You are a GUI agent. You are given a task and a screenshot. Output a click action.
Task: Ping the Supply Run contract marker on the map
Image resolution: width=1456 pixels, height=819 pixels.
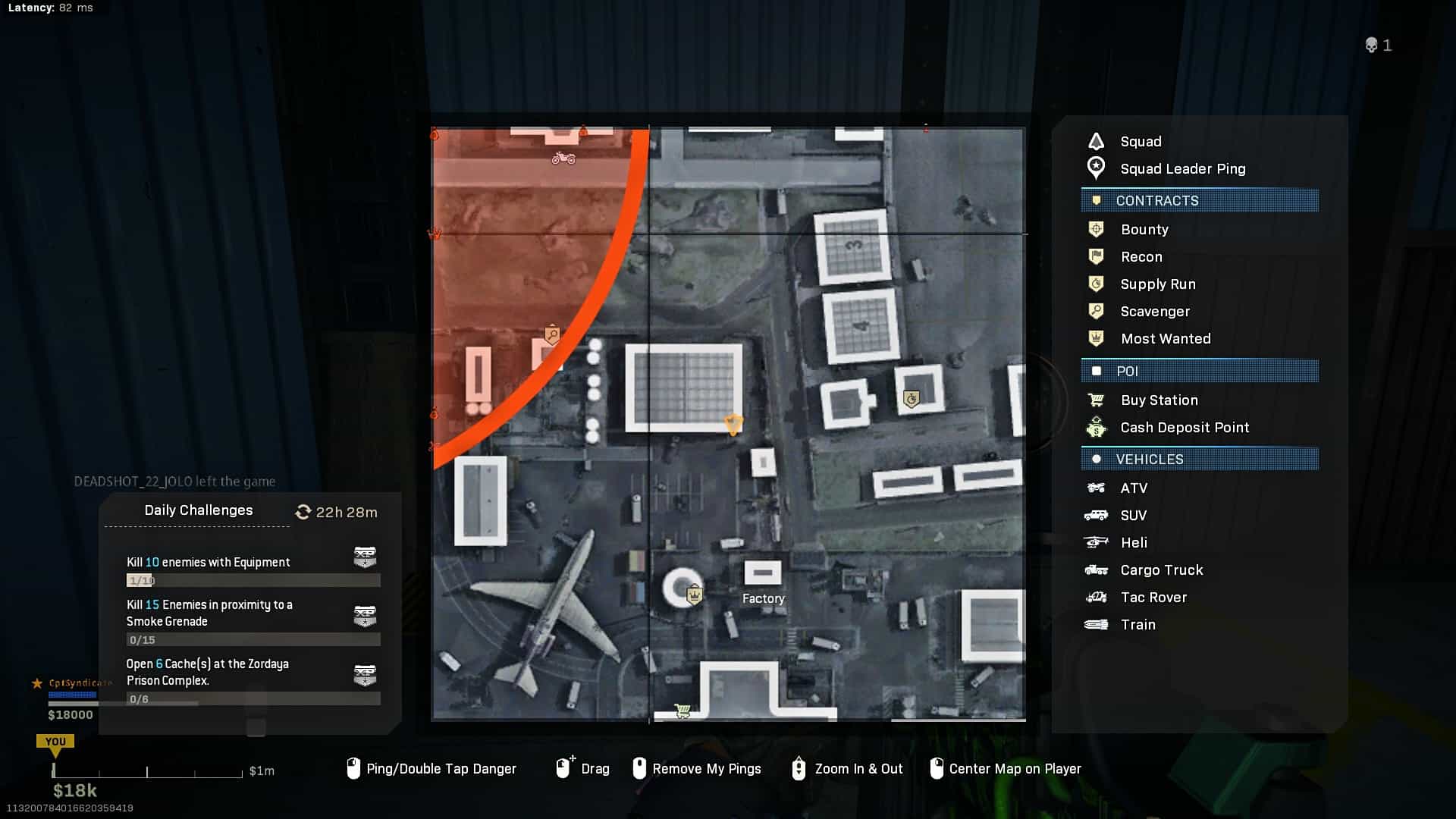[912, 399]
